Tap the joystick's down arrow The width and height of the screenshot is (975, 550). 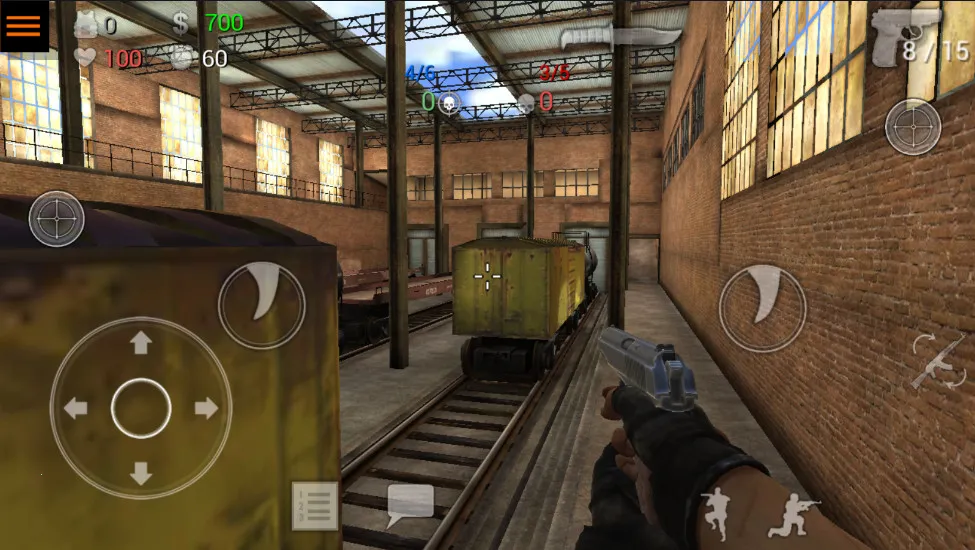click(x=141, y=473)
